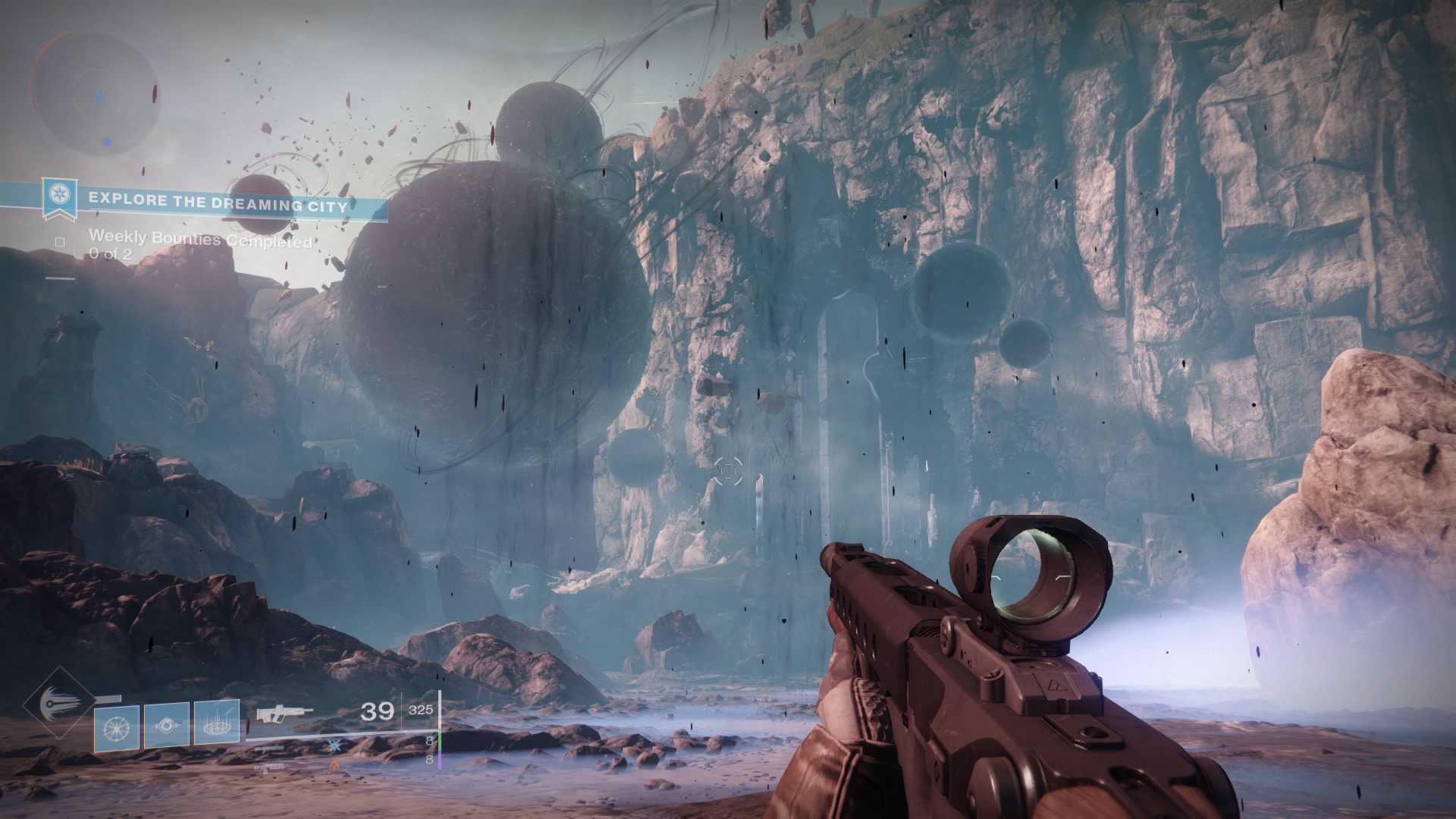Trigger the melee ability with glowing orb icon
The height and width of the screenshot is (819, 1456).
pos(167,728)
